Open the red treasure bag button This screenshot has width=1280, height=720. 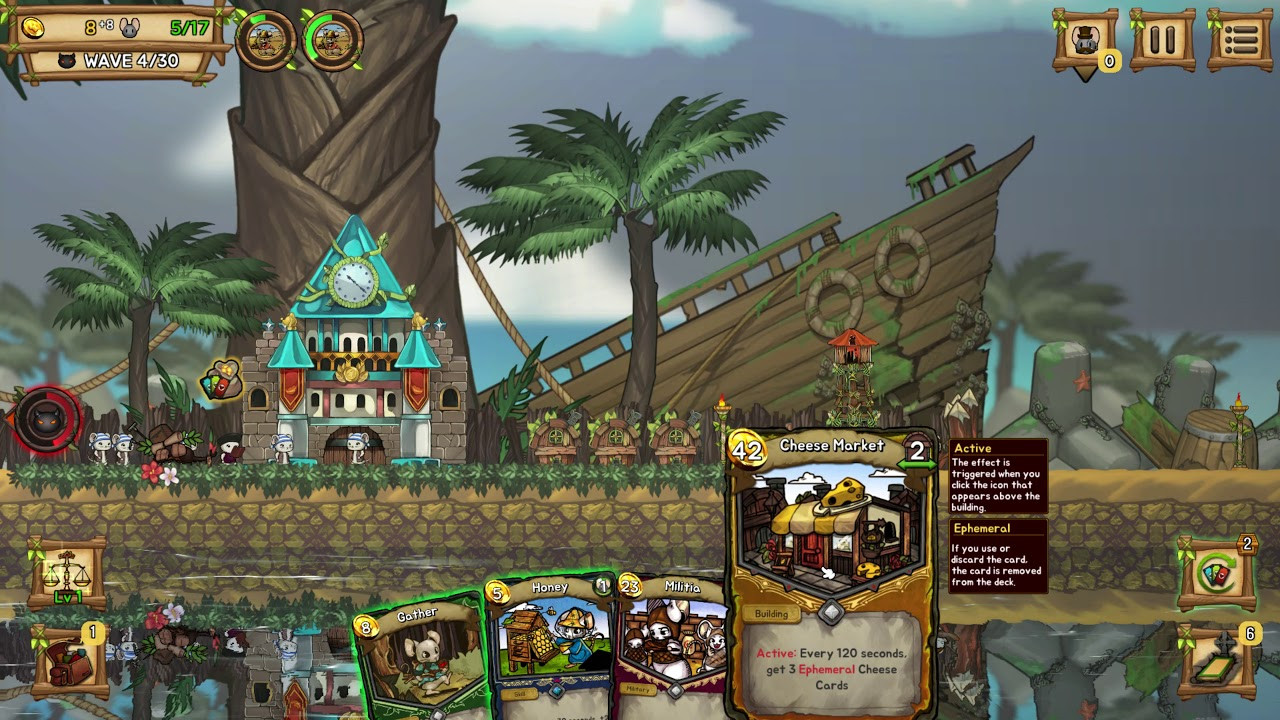[70, 661]
